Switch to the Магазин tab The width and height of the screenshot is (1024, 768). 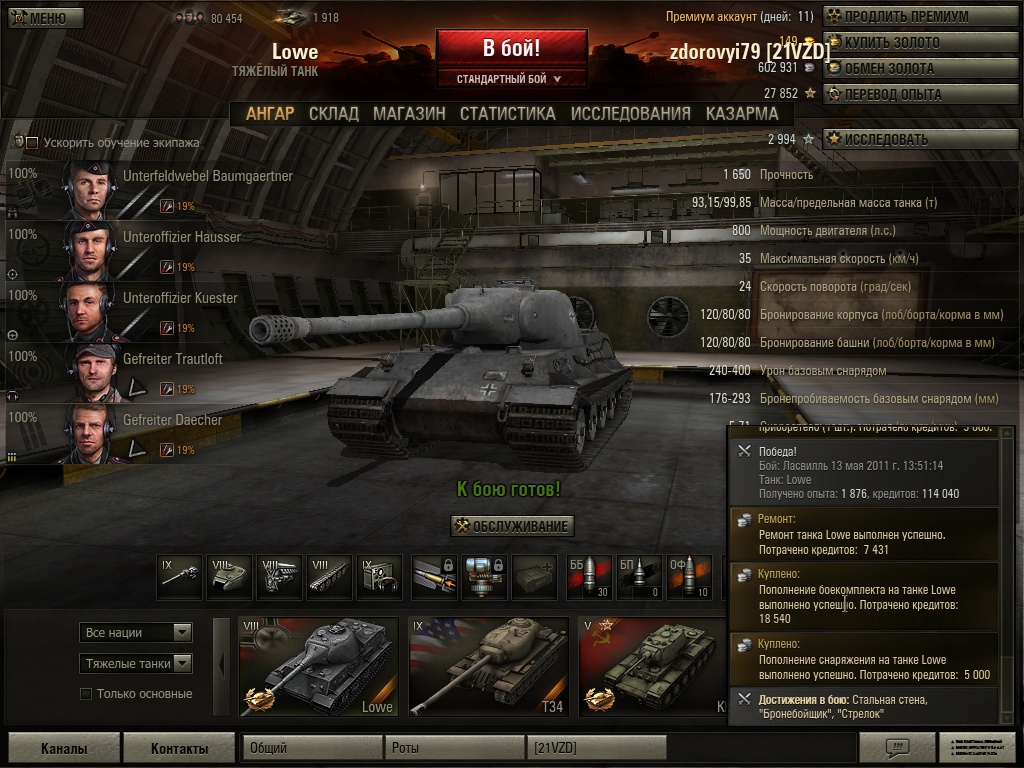tap(409, 114)
